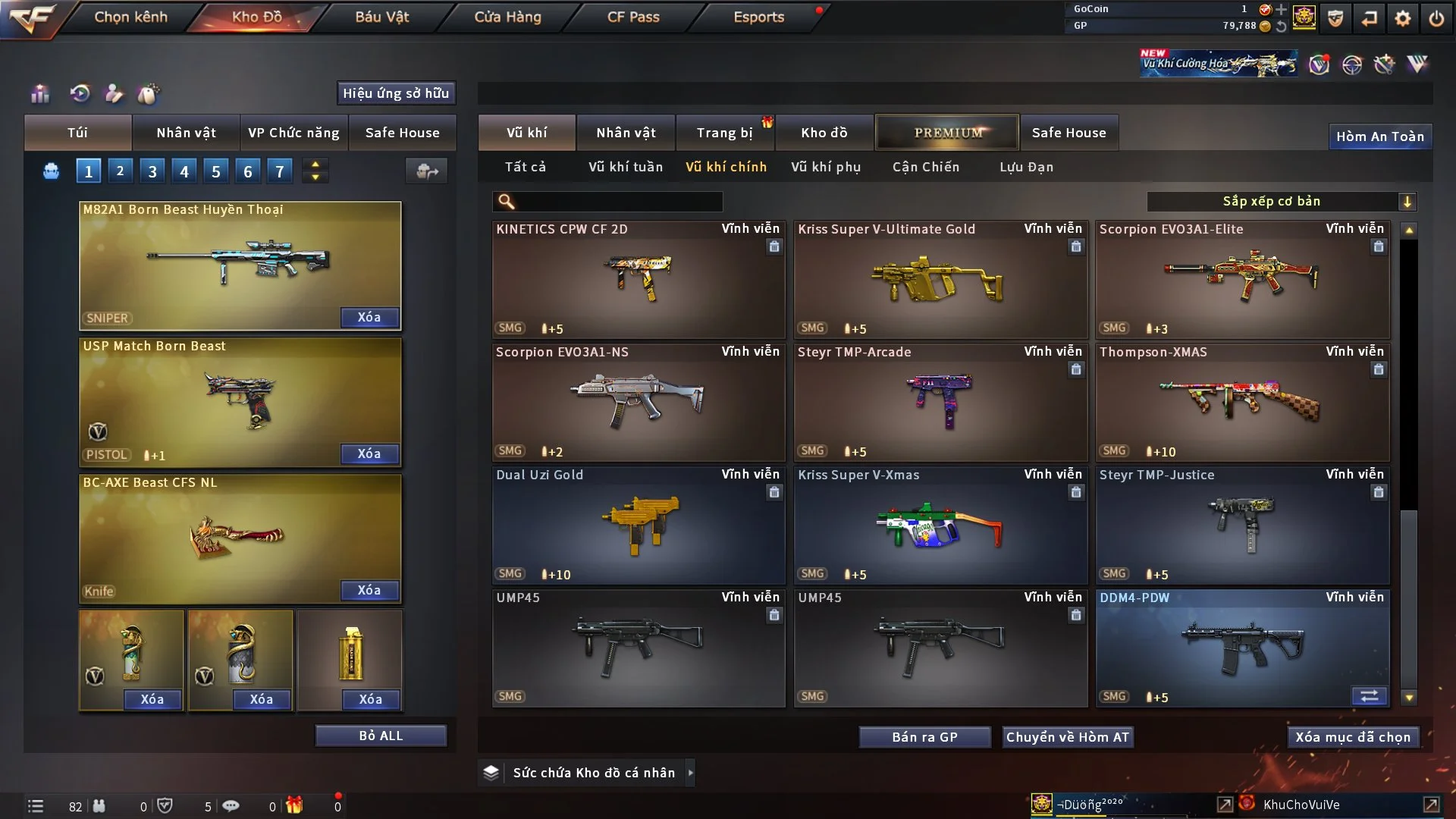This screenshot has height=819, width=1456.
Task: Go to the Chọn kênh channel menu
Action: pyautogui.click(x=130, y=17)
